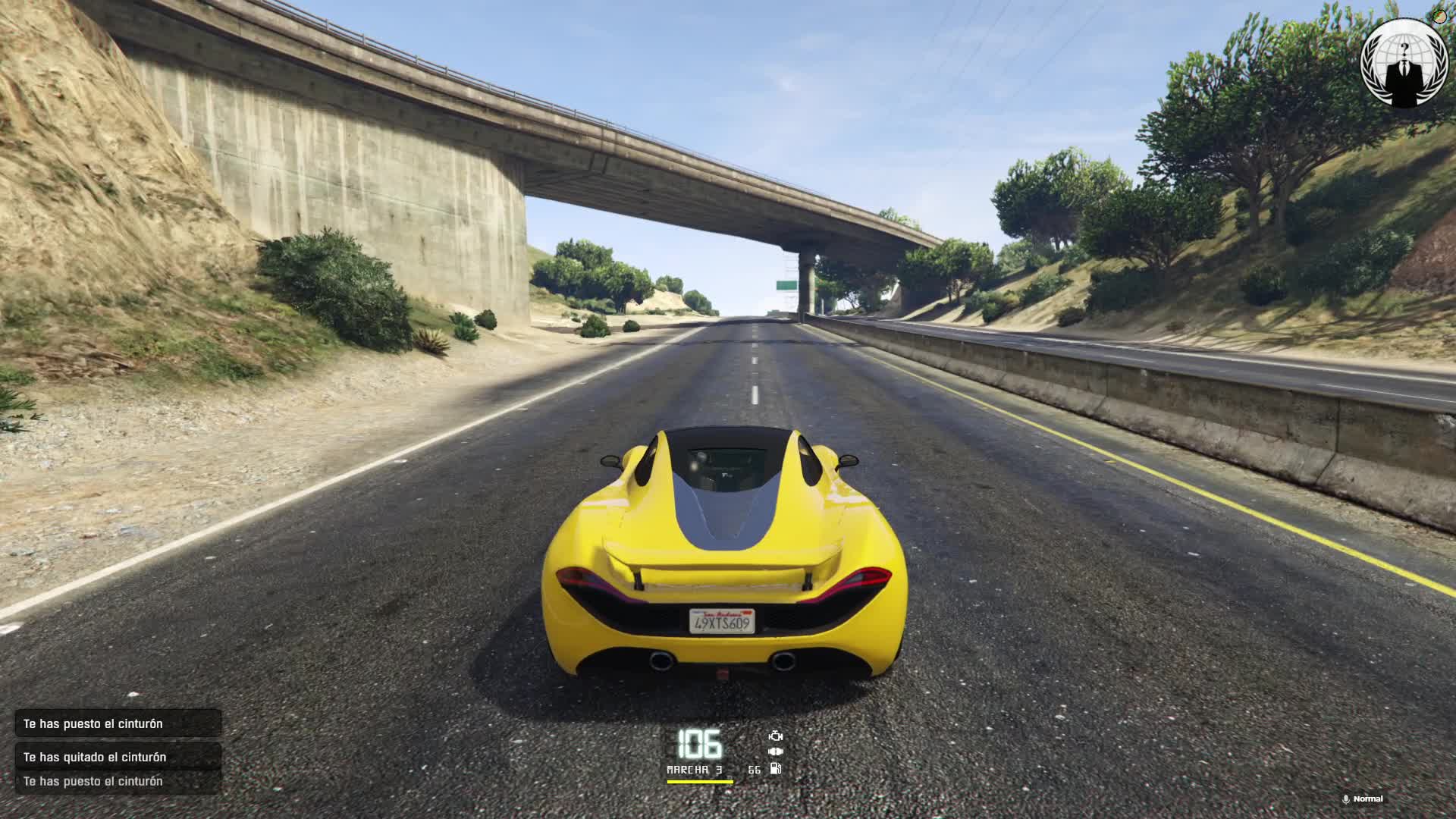Toggle the seatbelt indicator icon
Image resolution: width=1456 pixels, height=819 pixels.
pos(775,752)
